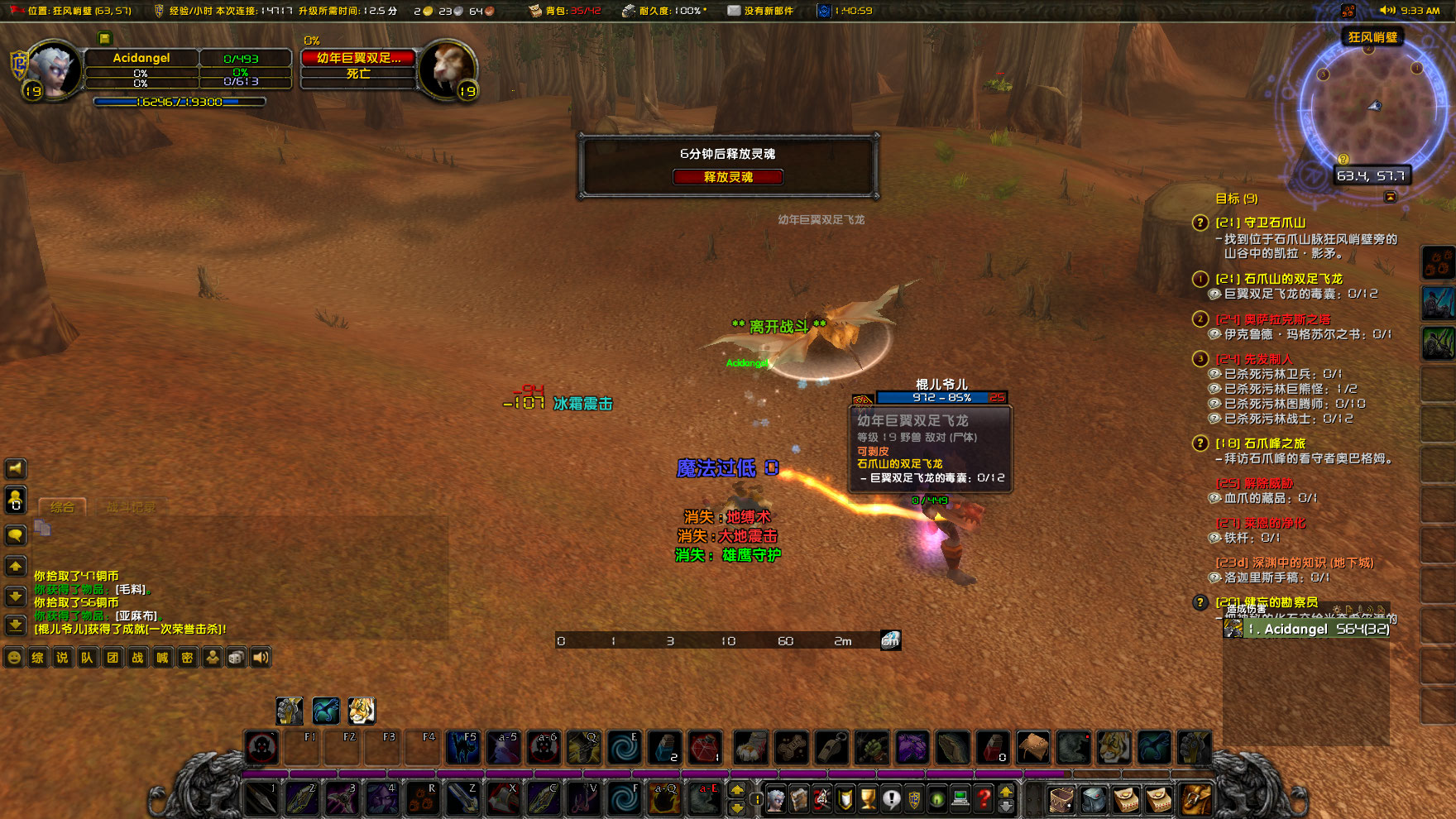1456x819 pixels.
Task: Switch to the 战斗记录 chat tab
Action: (x=132, y=505)
